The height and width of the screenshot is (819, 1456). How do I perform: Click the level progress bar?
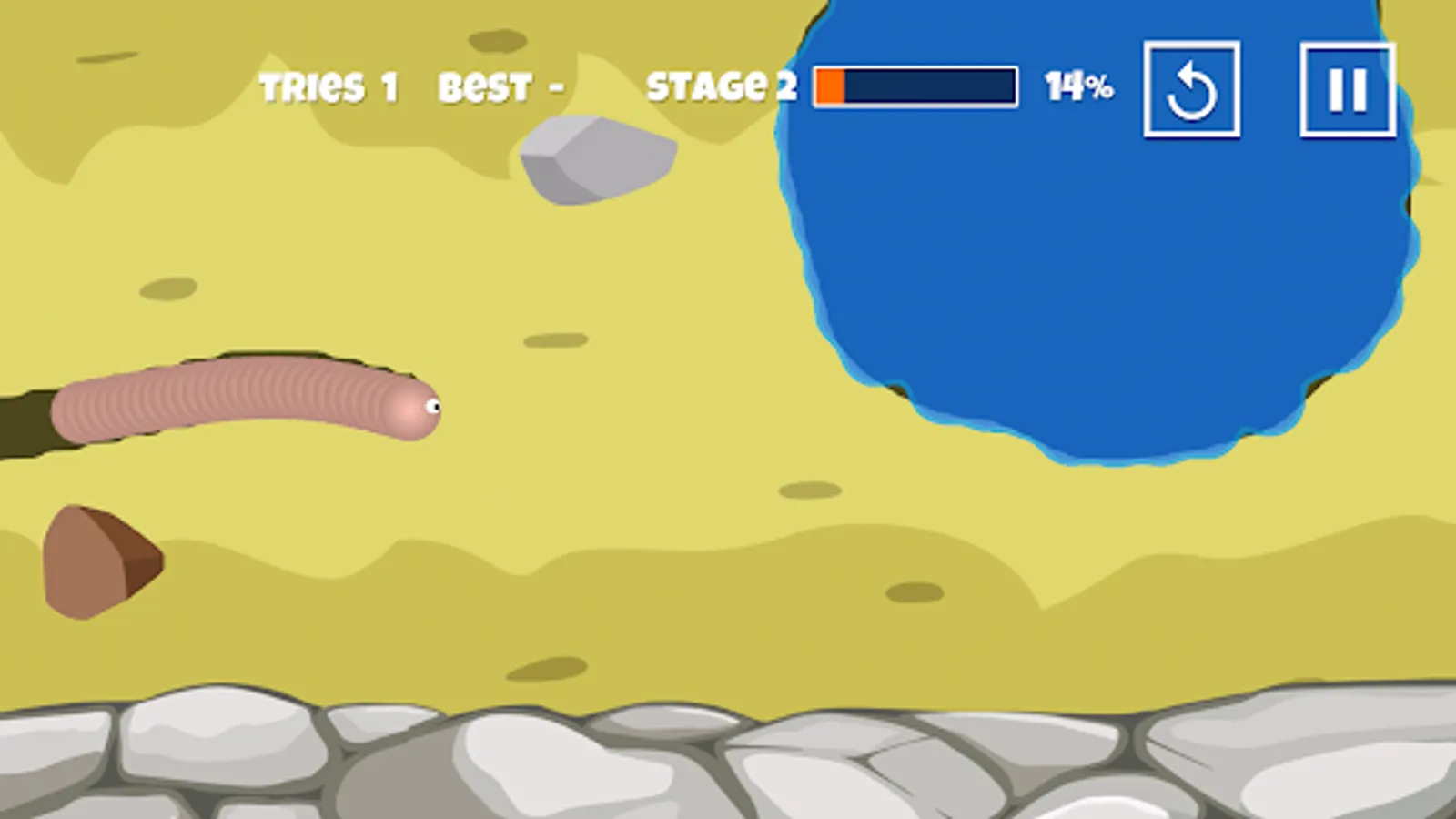[x=915, y=86]
